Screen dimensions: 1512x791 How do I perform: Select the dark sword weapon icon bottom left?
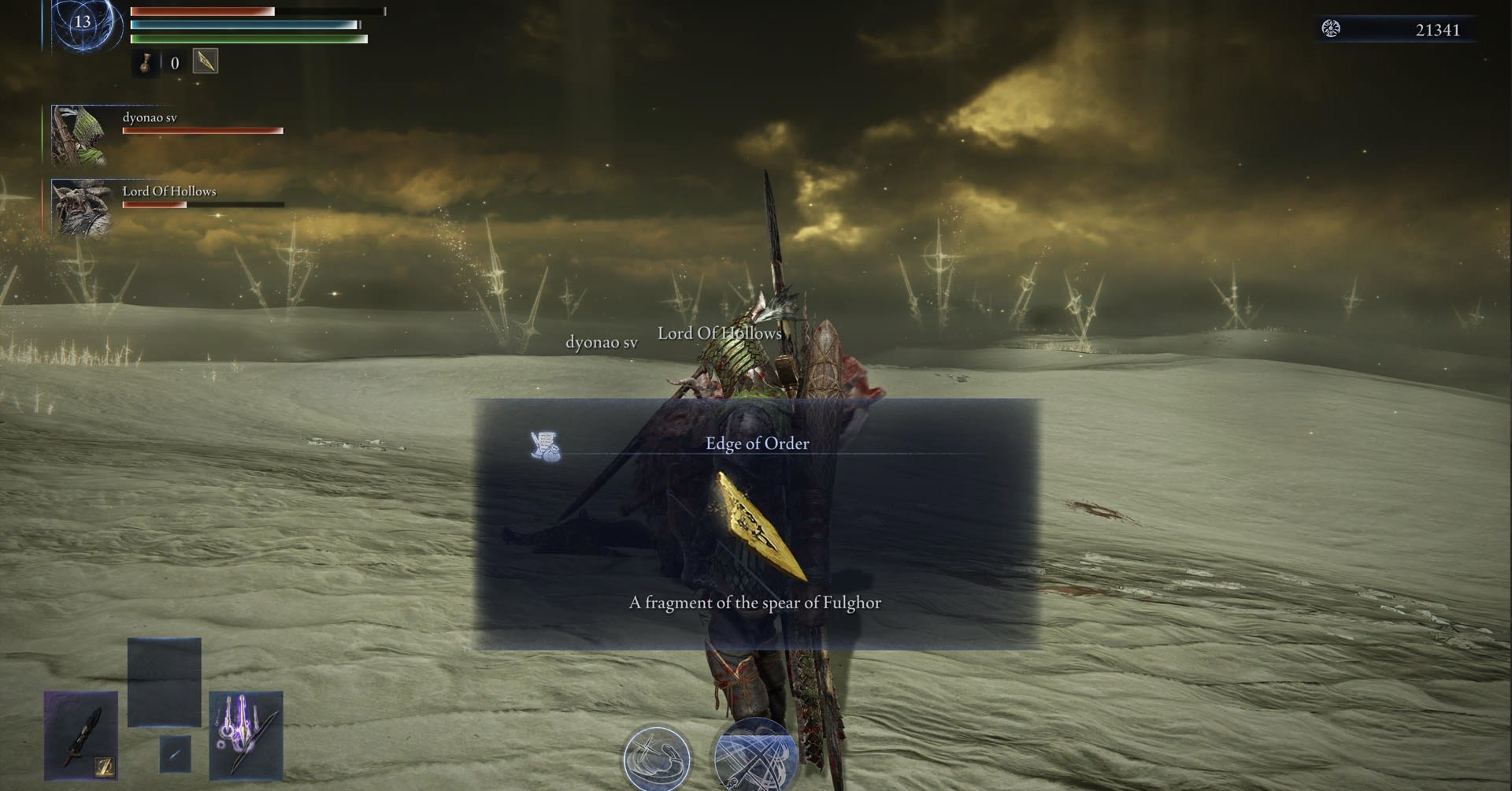click(x=81, y=737)
